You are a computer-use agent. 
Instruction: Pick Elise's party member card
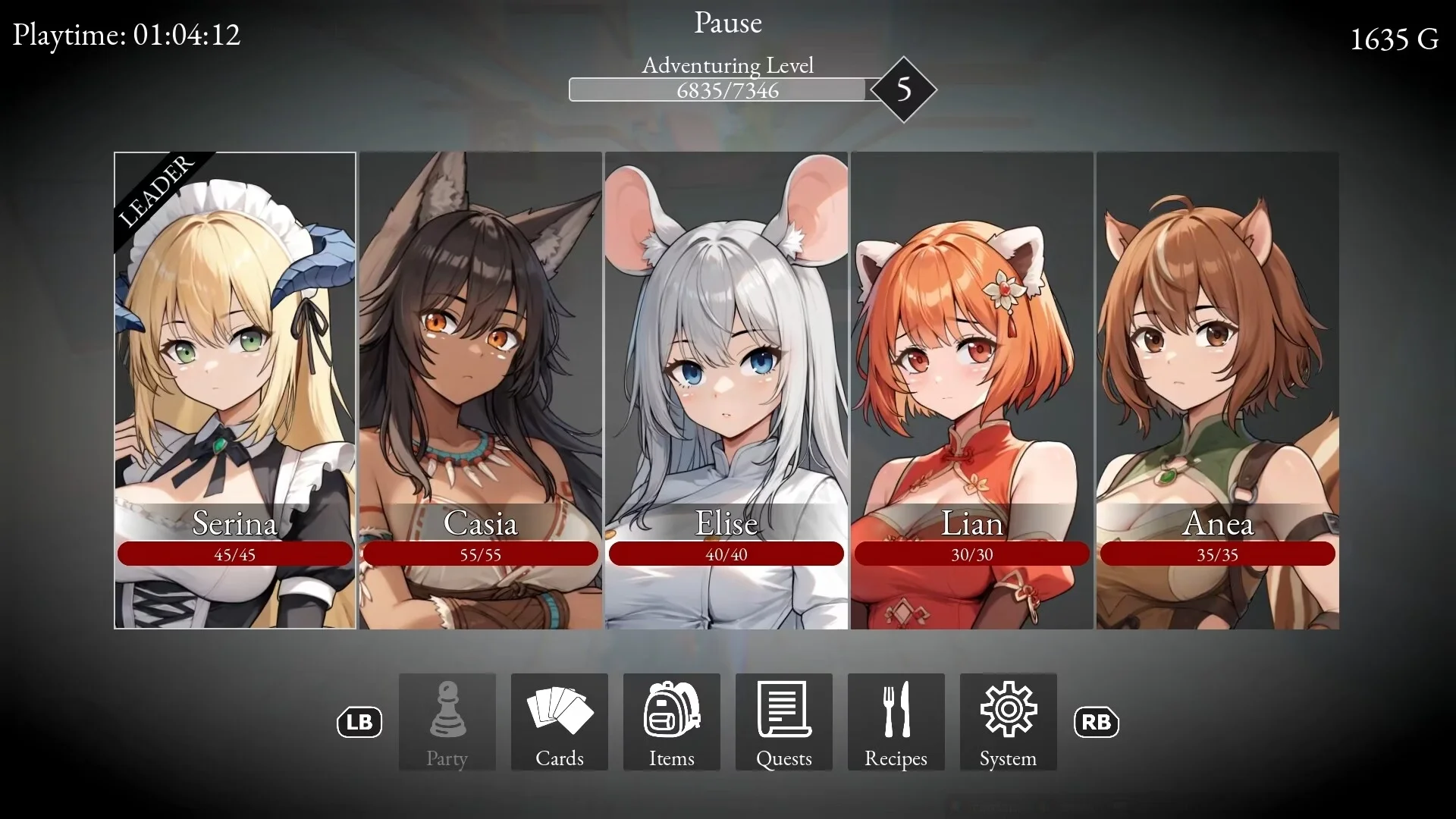pos(726,390)
